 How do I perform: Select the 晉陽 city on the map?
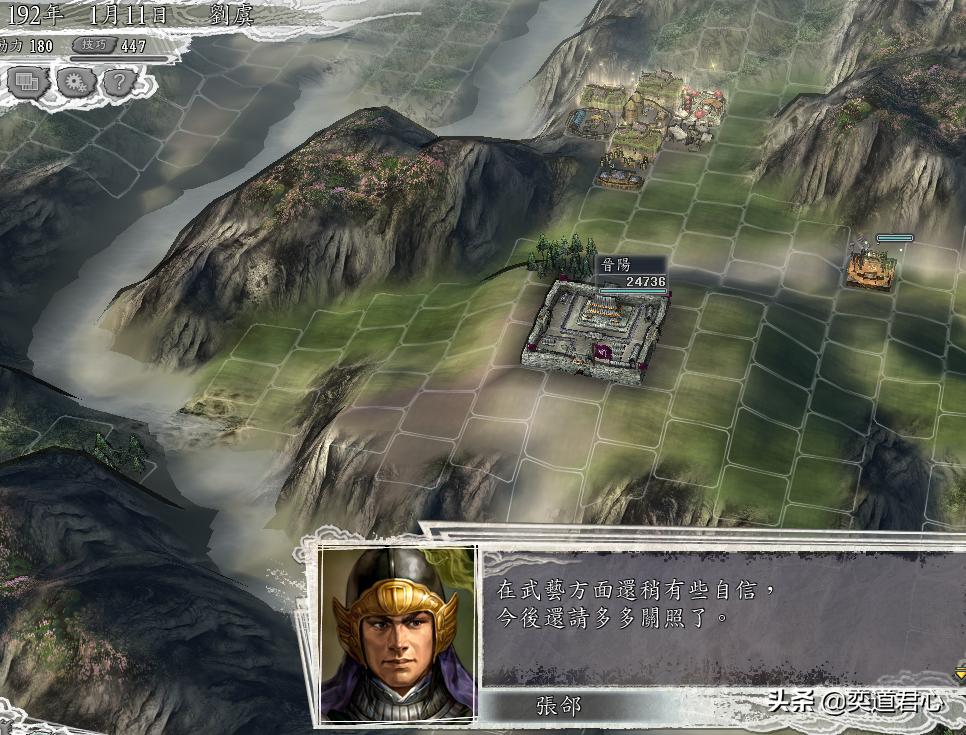597,330
